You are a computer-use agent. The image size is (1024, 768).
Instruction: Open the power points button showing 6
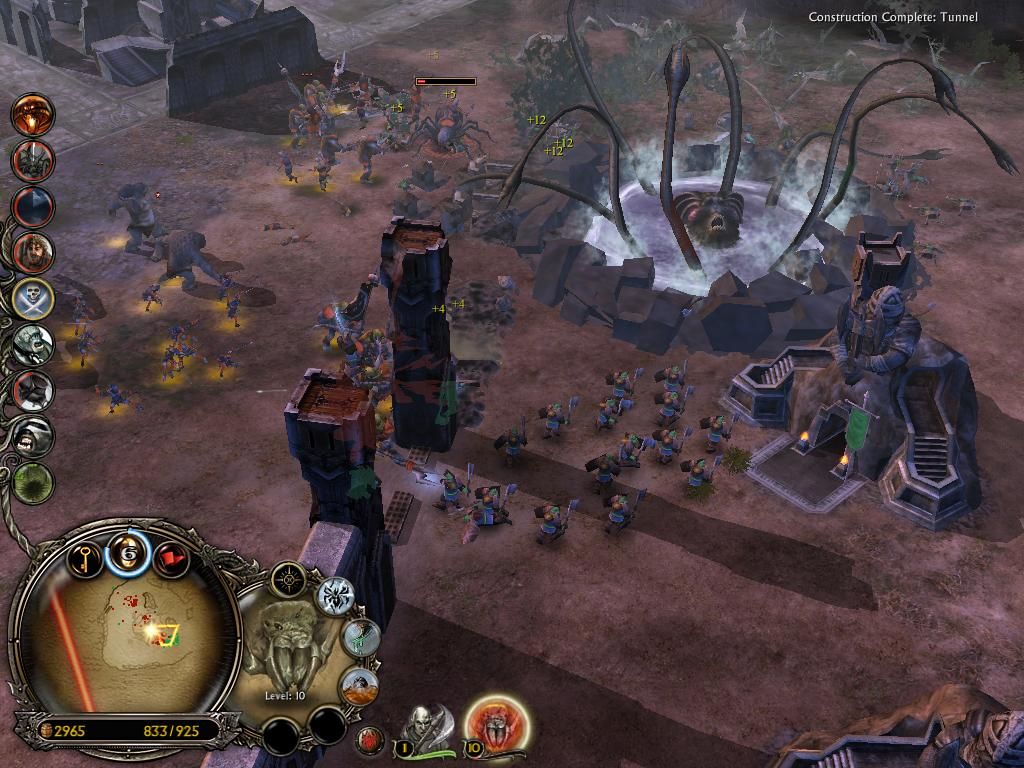[128, 553]
